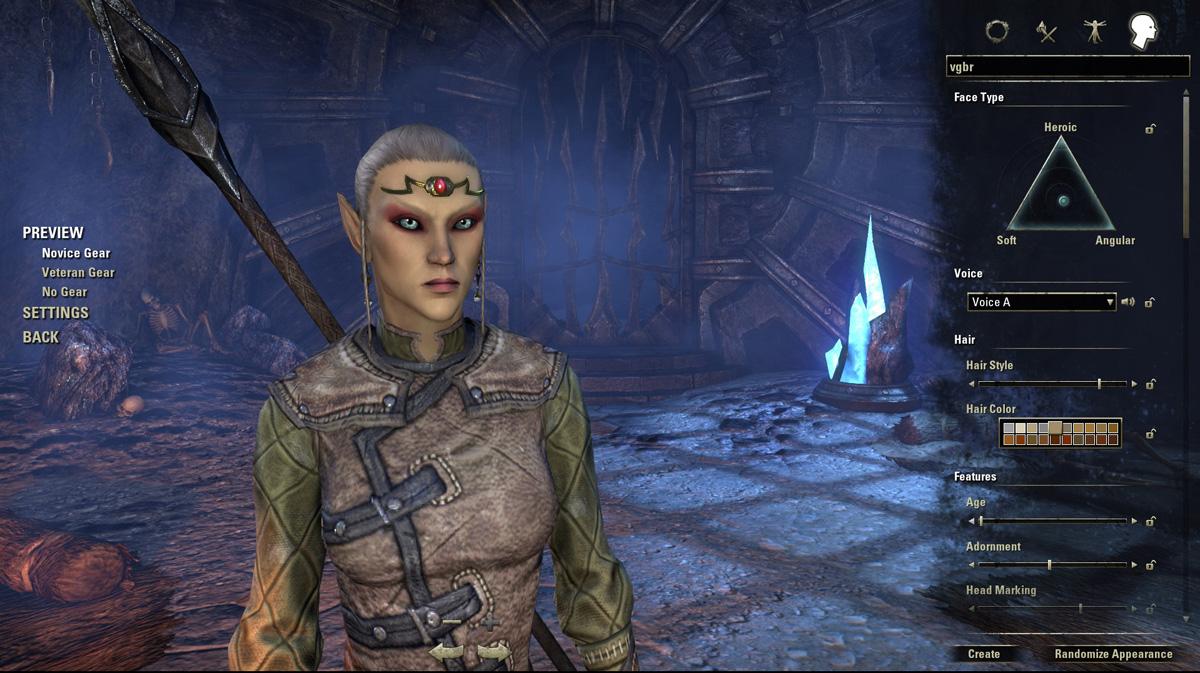Click the character name input field
The height and width of the screenshot is (673, 1200).
click(x=1067, y=67)
